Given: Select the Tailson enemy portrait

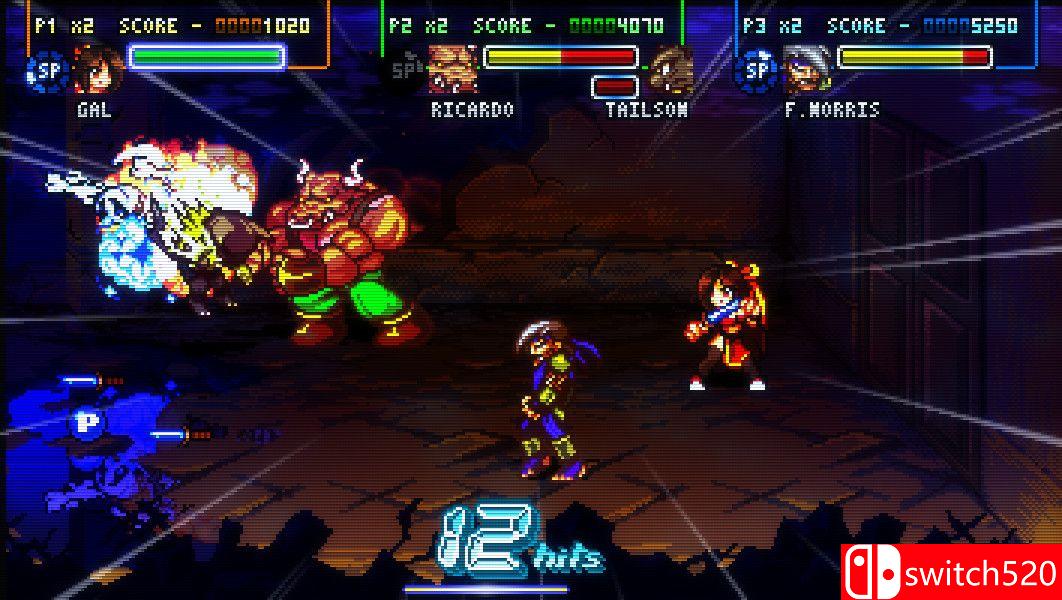Looking at the screenshot, I should (x=672, y=69).
